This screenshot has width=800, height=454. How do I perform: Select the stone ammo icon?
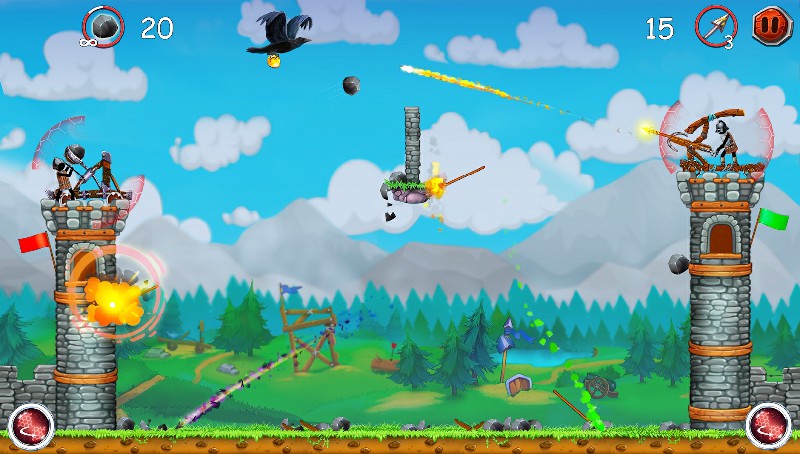click(103, 26)
